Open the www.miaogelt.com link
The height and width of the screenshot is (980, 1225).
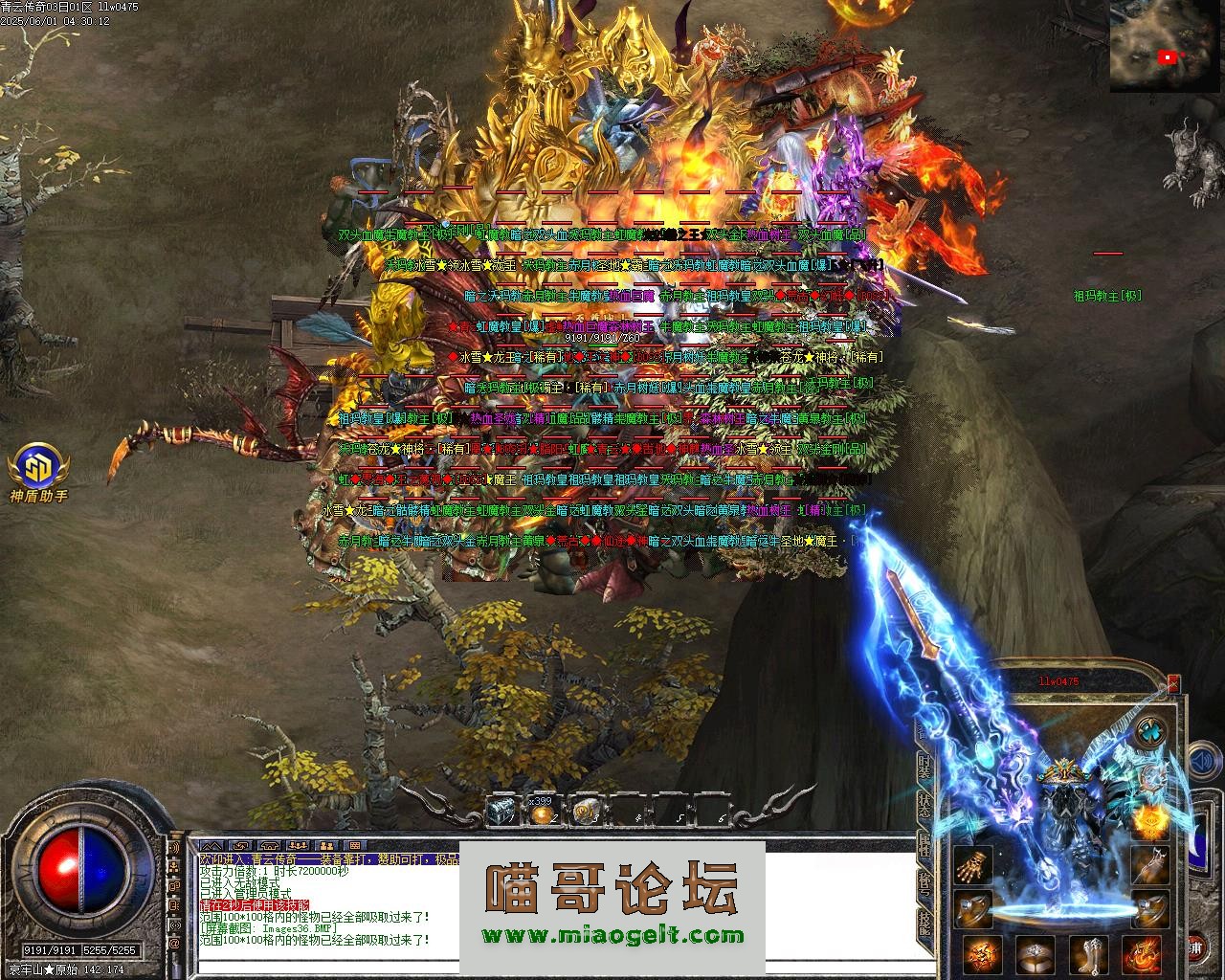pos(612,935)
